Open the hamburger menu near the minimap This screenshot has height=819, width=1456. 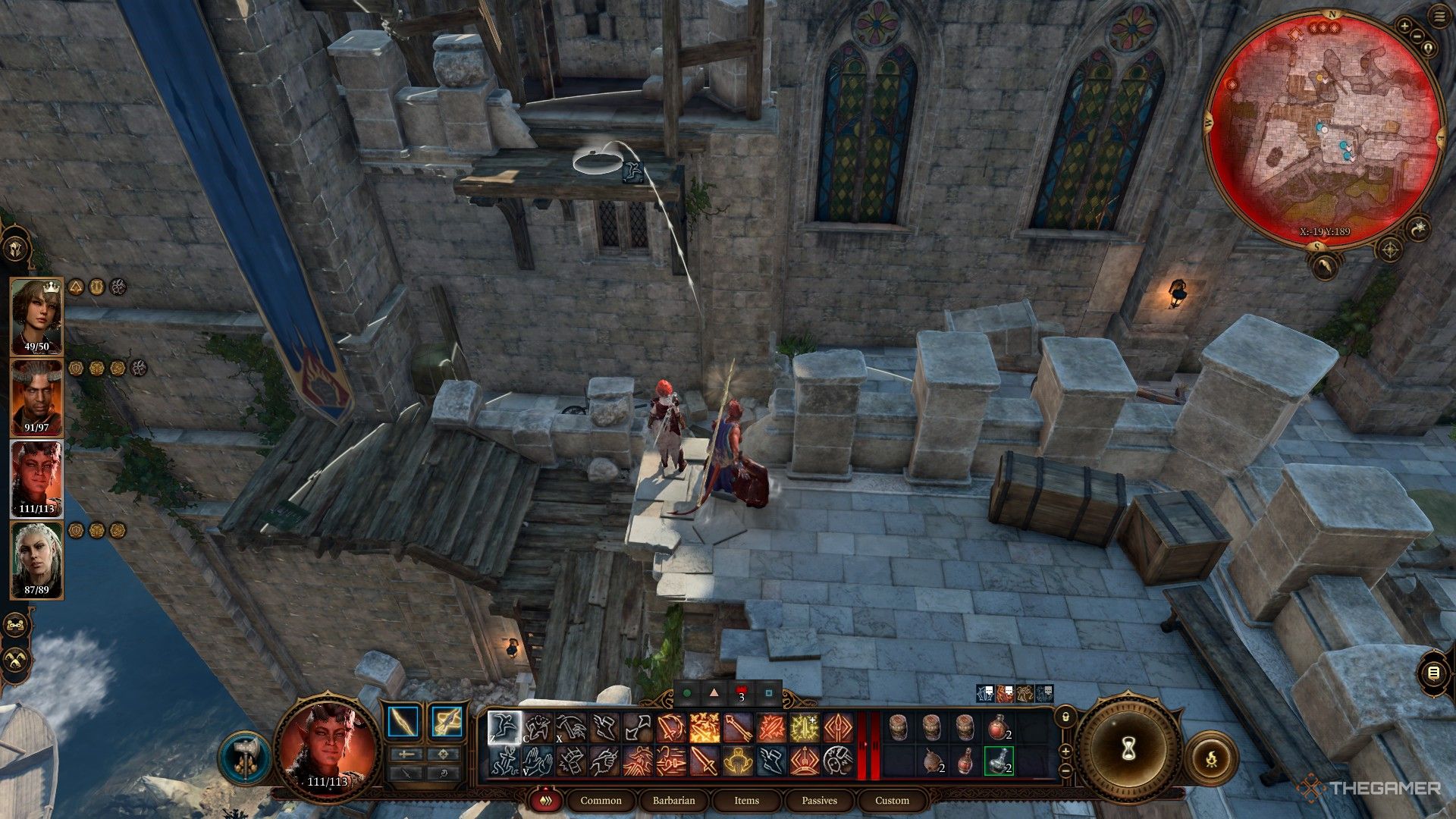[x=1439, y=17]
